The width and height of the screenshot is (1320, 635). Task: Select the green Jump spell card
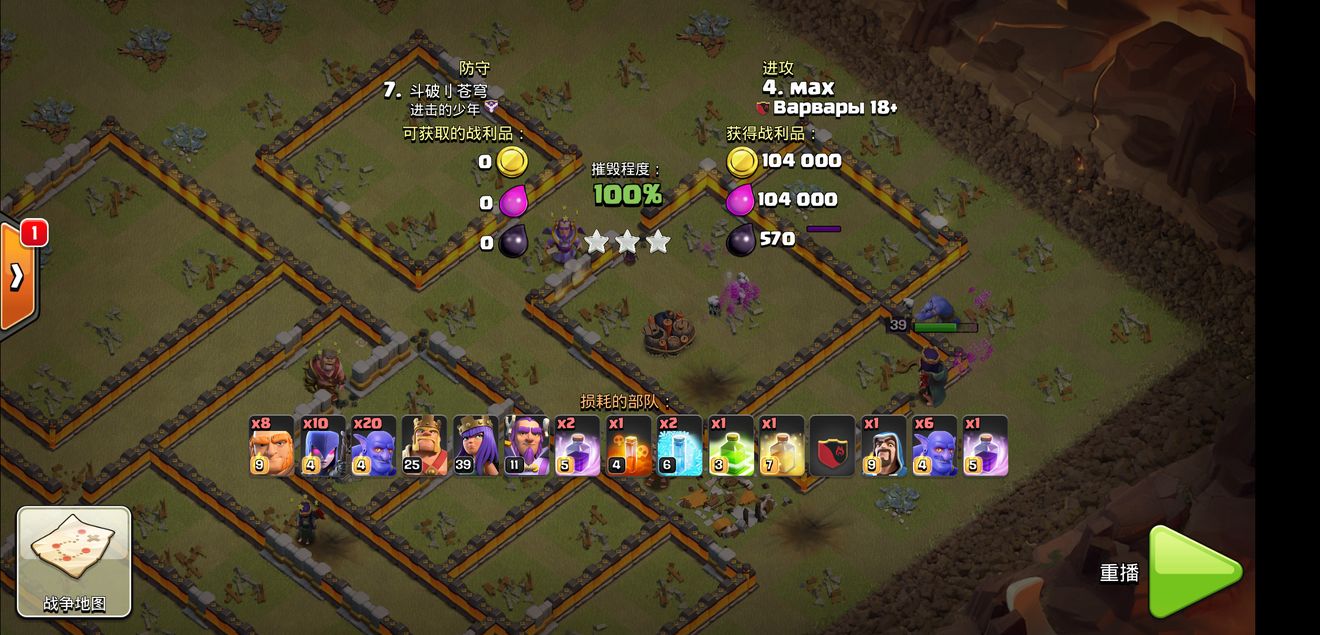[x=730, y=446]
